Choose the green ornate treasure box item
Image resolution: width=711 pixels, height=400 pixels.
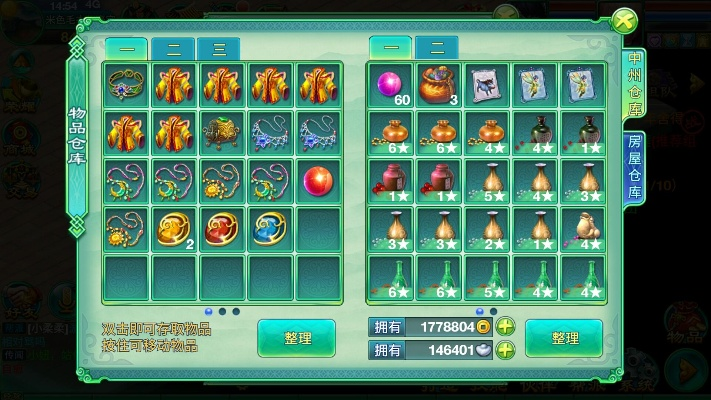click(x=222, y=132)
